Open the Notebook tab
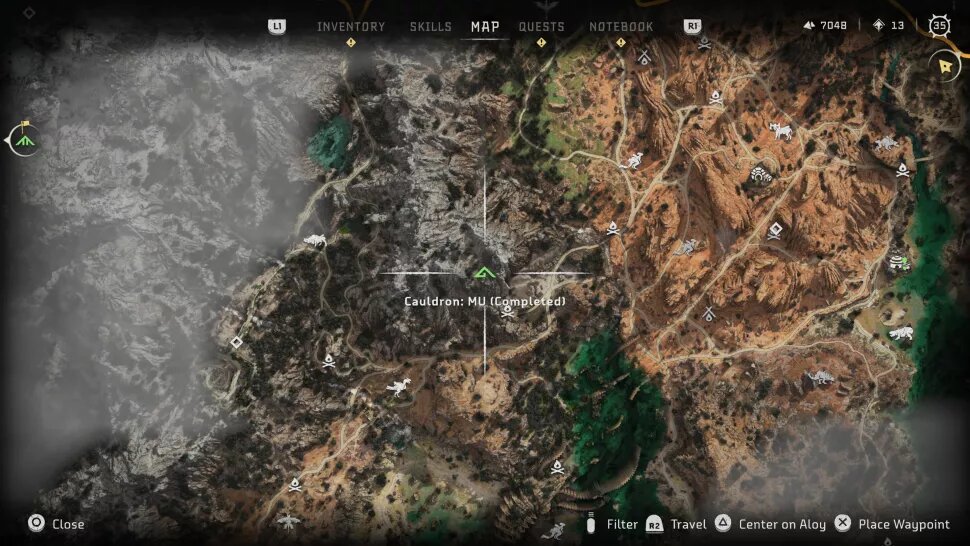970x546 pixels. [621, 27]
